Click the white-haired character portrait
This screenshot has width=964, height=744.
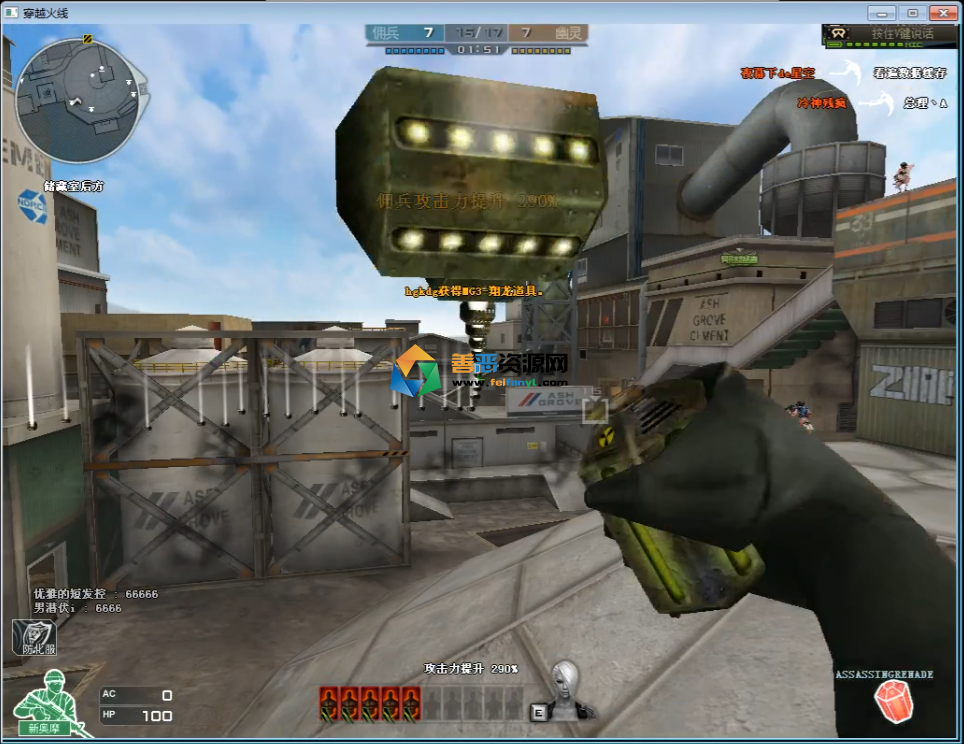(567, 688)
